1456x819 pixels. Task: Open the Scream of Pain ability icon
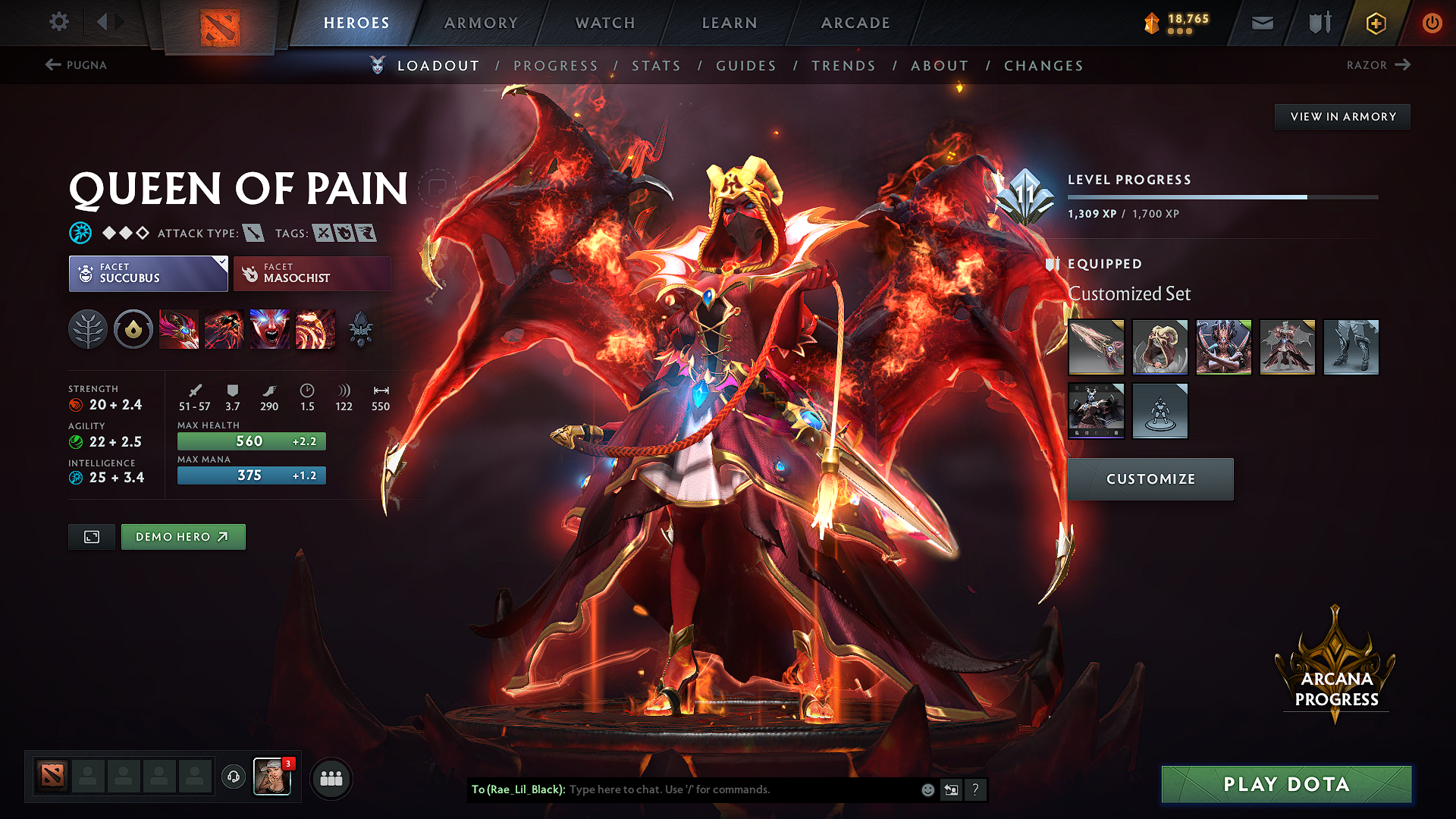(x=269, y=328)
